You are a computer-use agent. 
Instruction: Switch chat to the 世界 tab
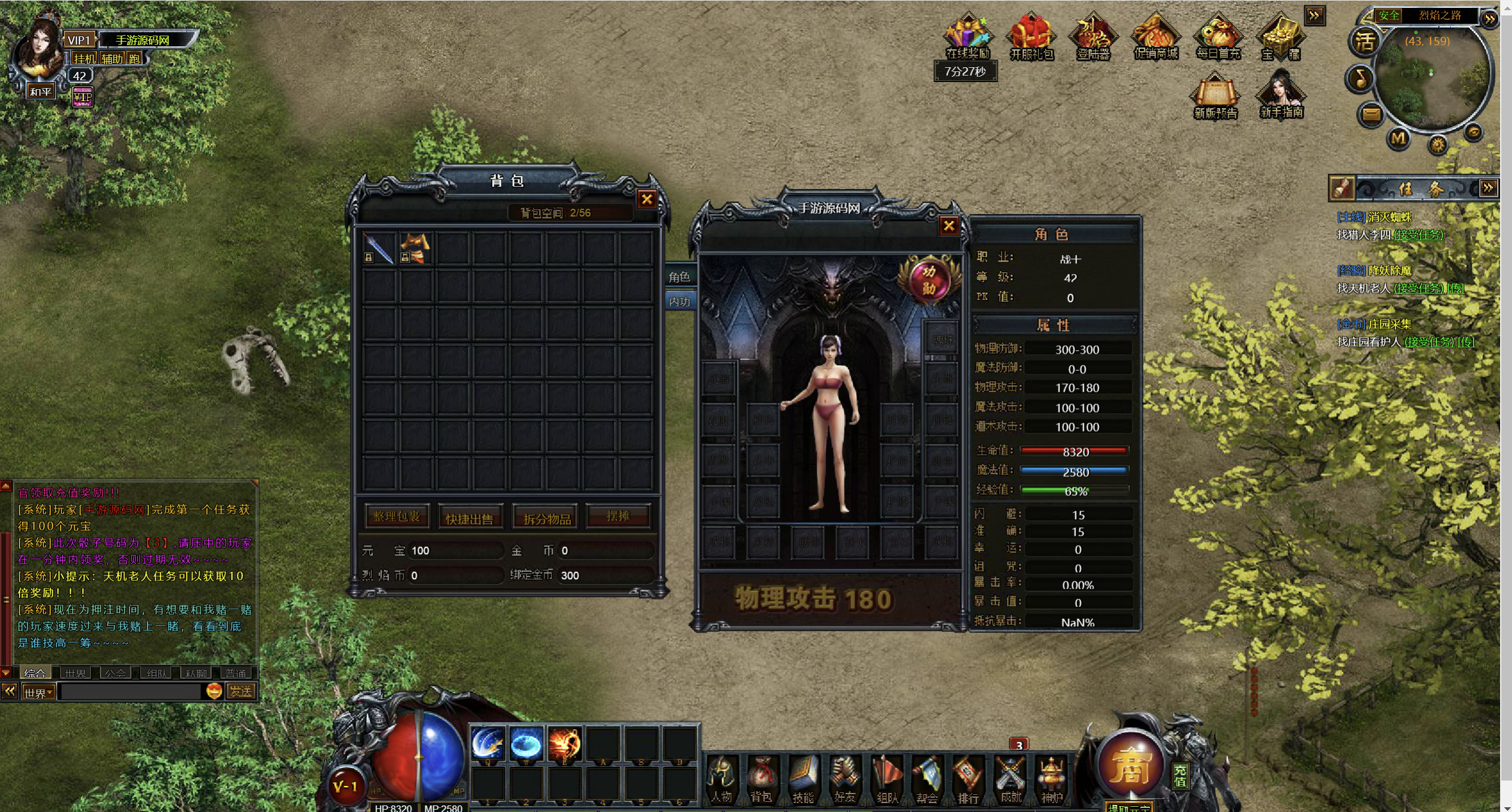[x=75, y=673]
